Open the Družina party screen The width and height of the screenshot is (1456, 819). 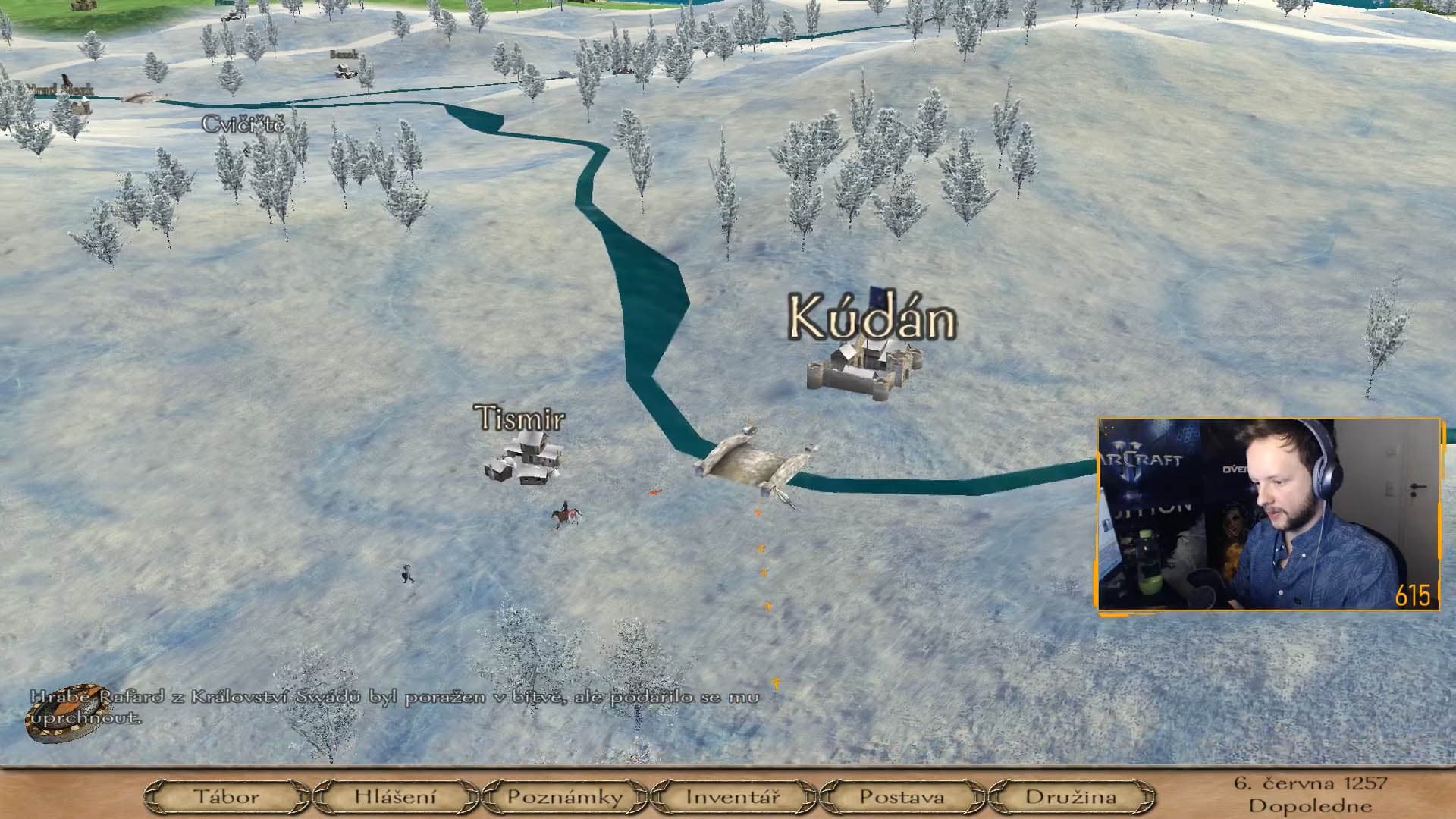pos(1070,797)
